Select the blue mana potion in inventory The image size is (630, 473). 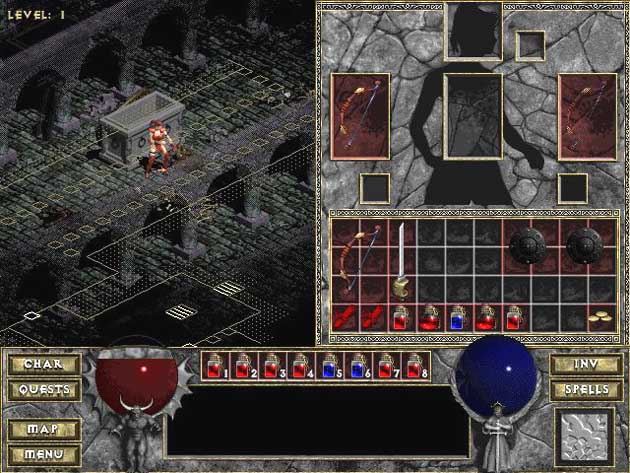tap(459, 318)
